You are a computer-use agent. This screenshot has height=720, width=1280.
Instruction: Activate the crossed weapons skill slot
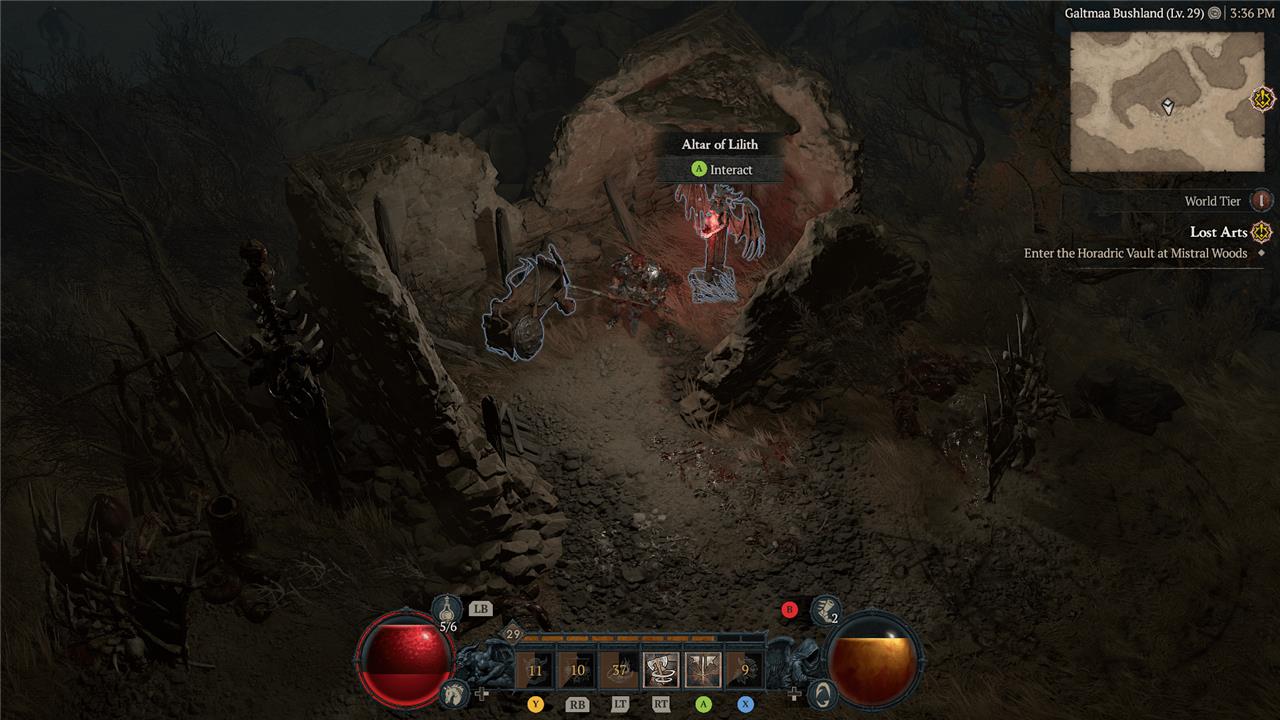pyautogui.click(x=703, y=670)
